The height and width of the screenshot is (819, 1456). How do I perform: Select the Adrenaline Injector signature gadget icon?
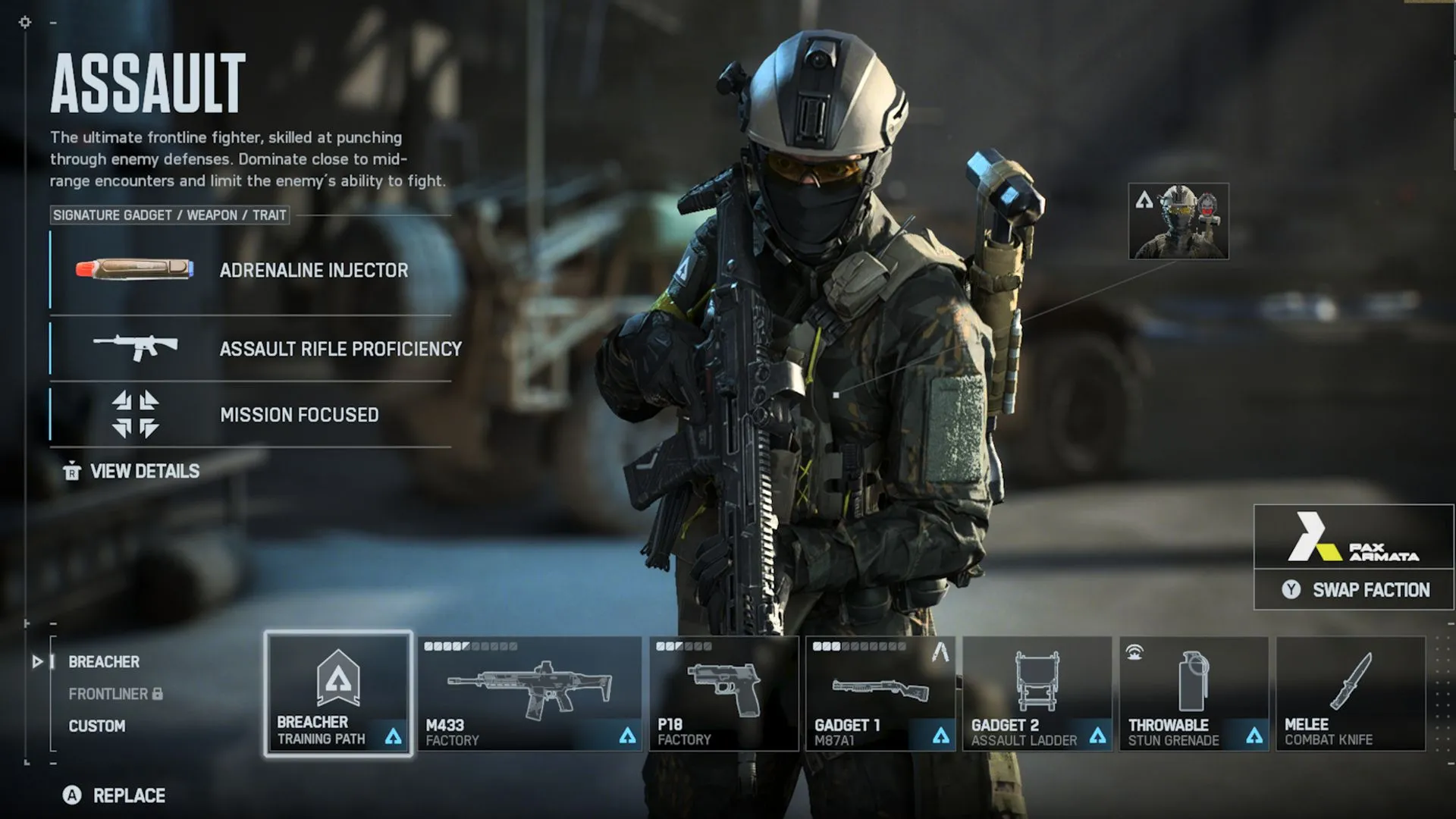[136, 271]
